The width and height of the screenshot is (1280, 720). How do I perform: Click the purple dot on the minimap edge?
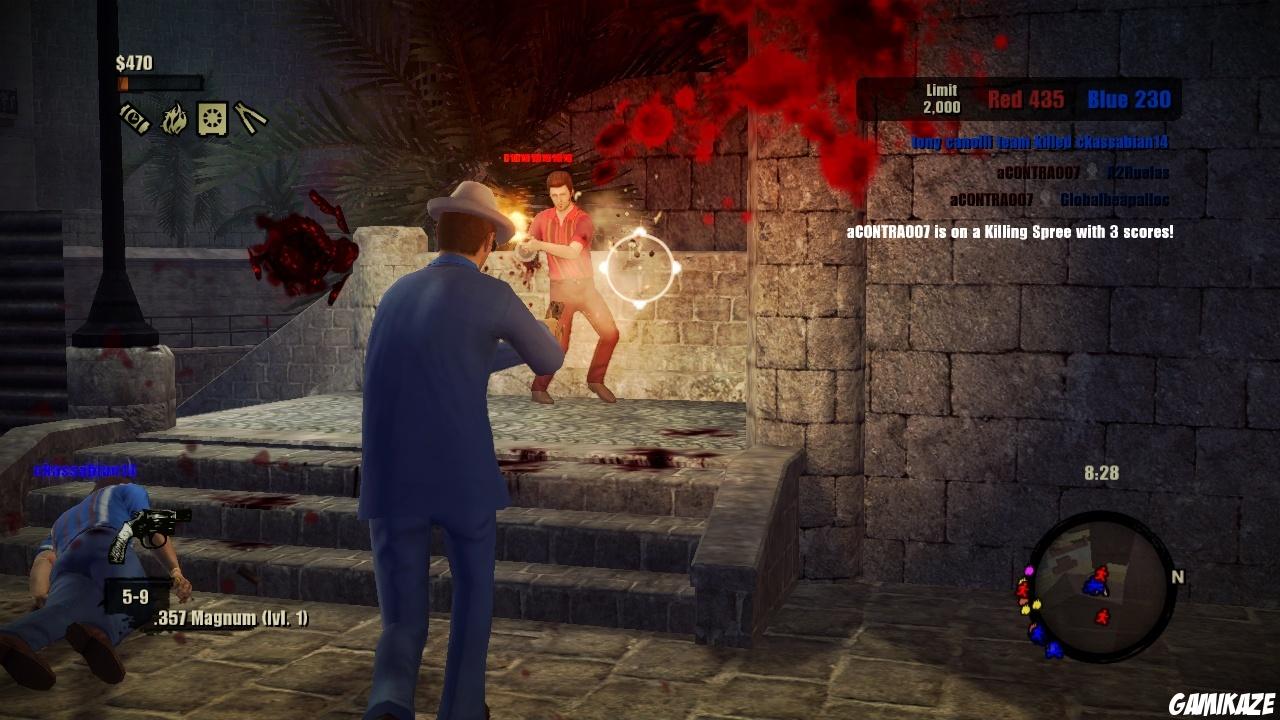pos(1027,572)
